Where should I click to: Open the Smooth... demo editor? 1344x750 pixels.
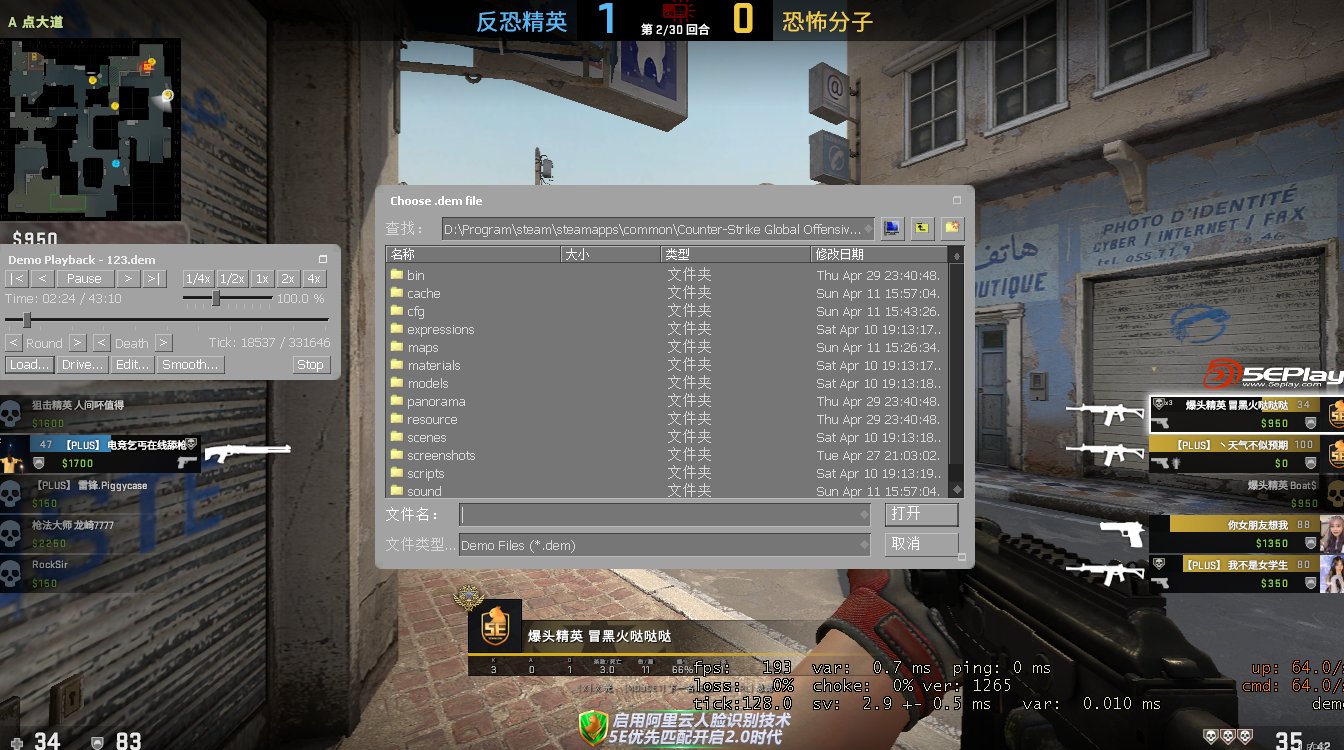click(191, 364)
